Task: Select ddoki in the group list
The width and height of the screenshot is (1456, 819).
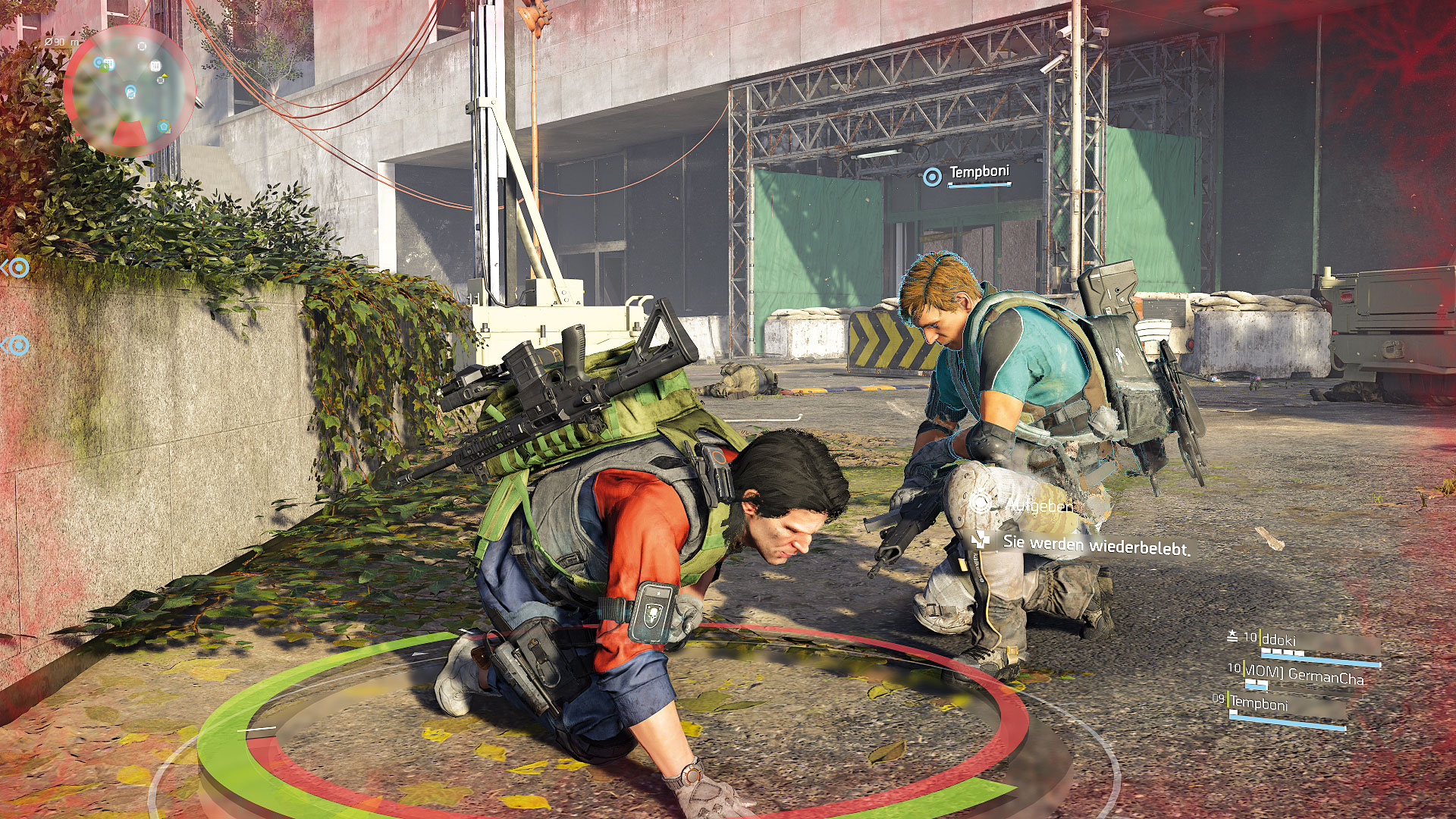Action: point(1282,640)
